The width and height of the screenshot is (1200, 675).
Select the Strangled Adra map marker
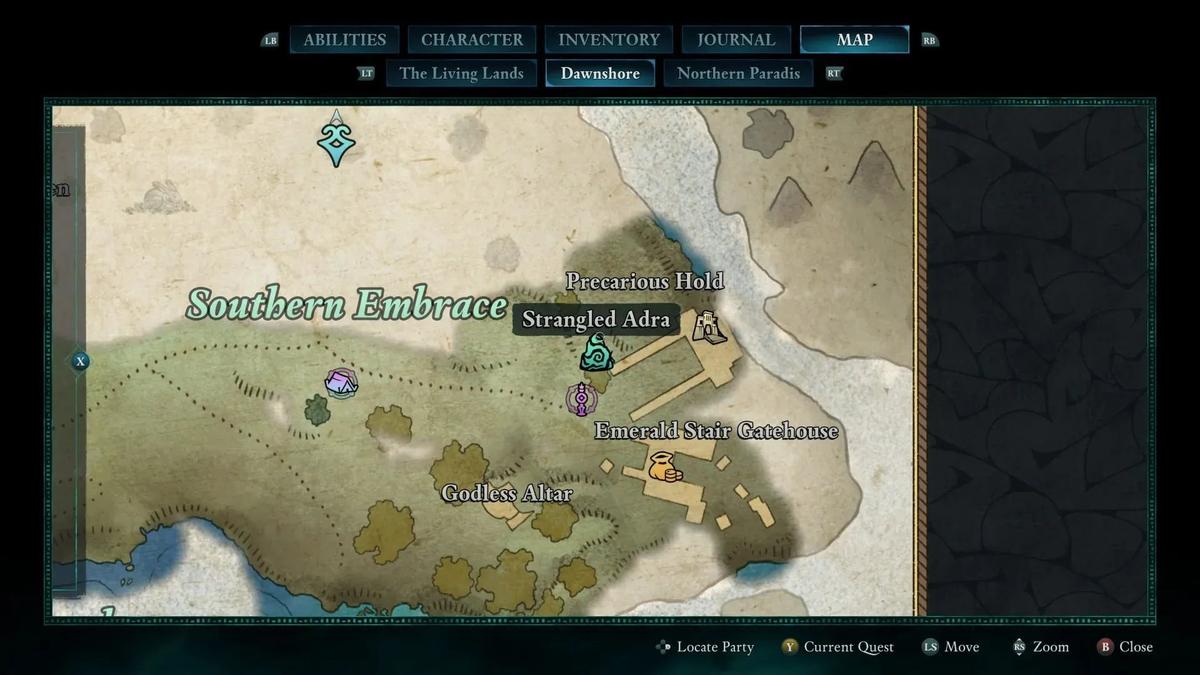click(597, 353)
